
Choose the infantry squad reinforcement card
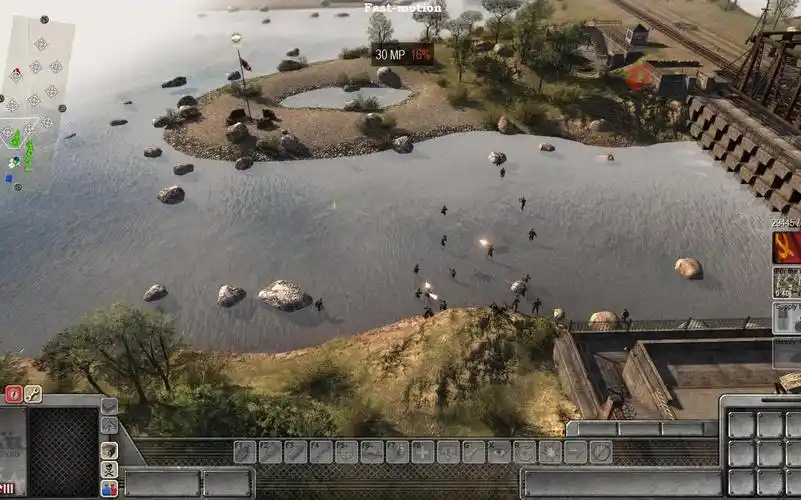[x=787, y=283]
